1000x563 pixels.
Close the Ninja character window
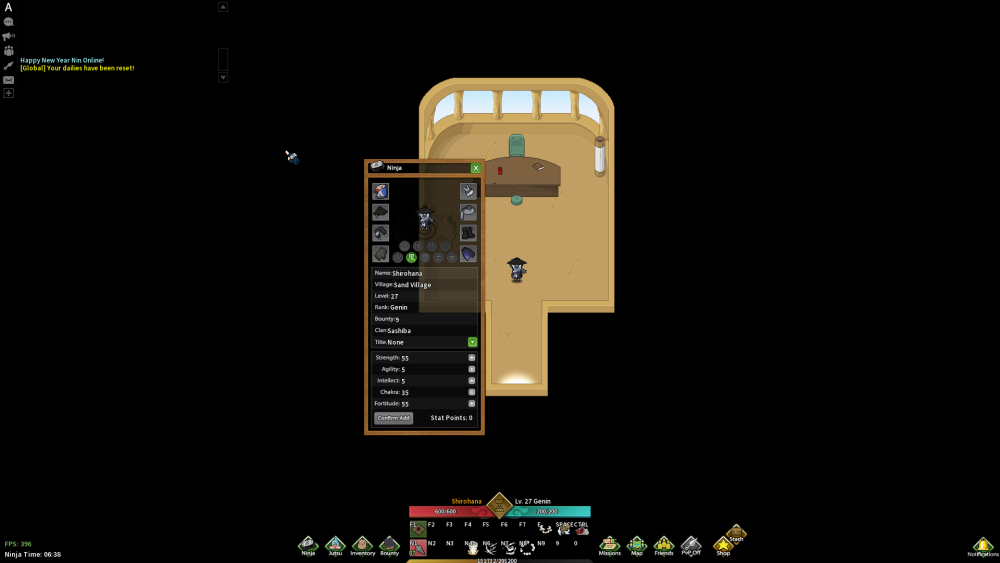coord(476,168)
